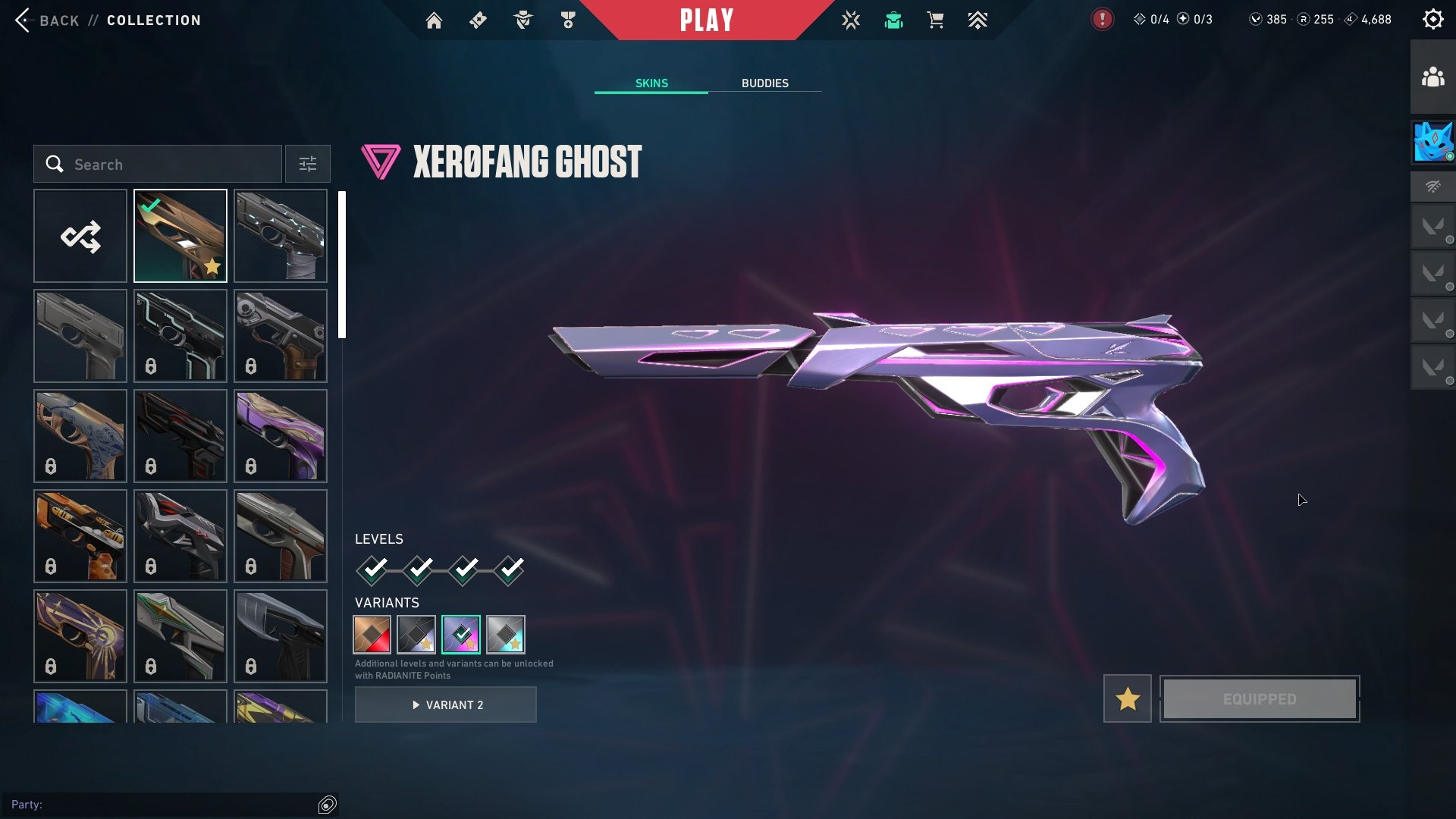The height and width of the screenshot is (819, 1456).
Task: Click the red alert notification icon
Action: coord(1102,20)
